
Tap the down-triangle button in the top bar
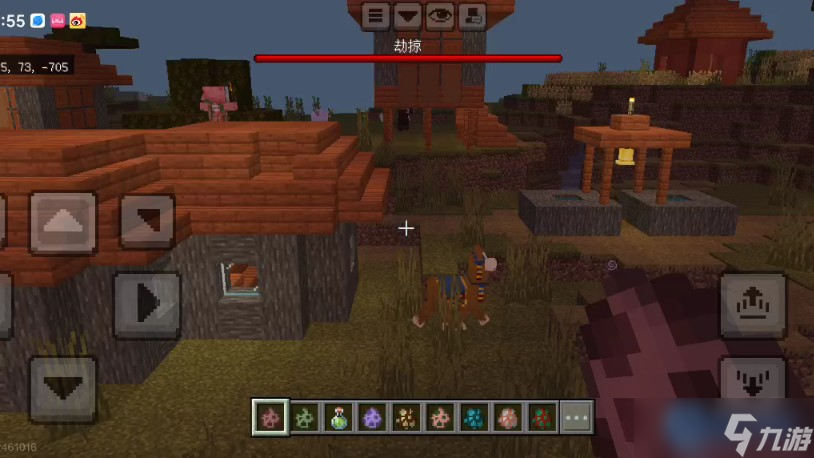tap(407, 16)
